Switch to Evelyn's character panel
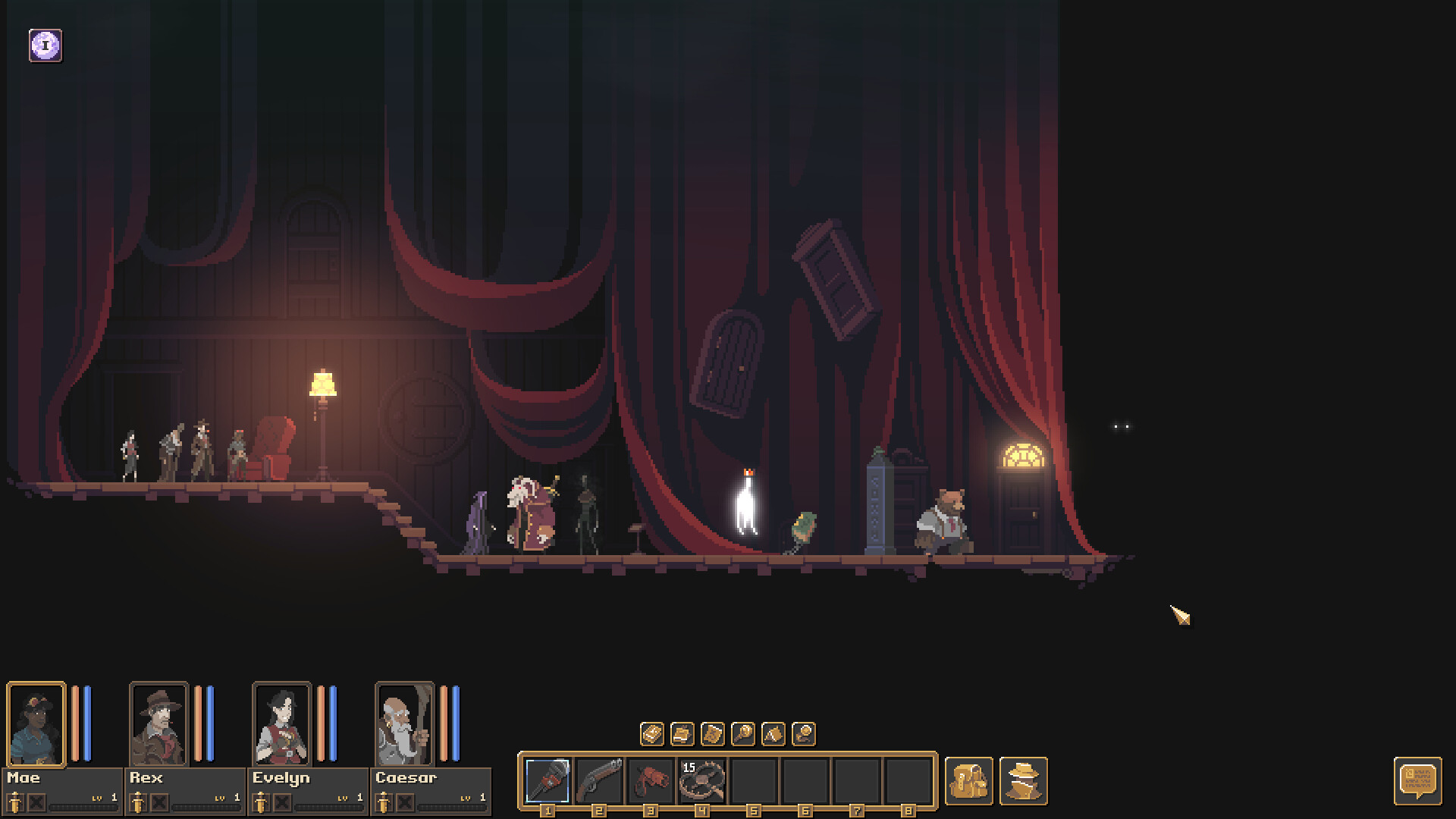Image resolution: width=1456 pixels, height=819 pixels. point(281,724)
